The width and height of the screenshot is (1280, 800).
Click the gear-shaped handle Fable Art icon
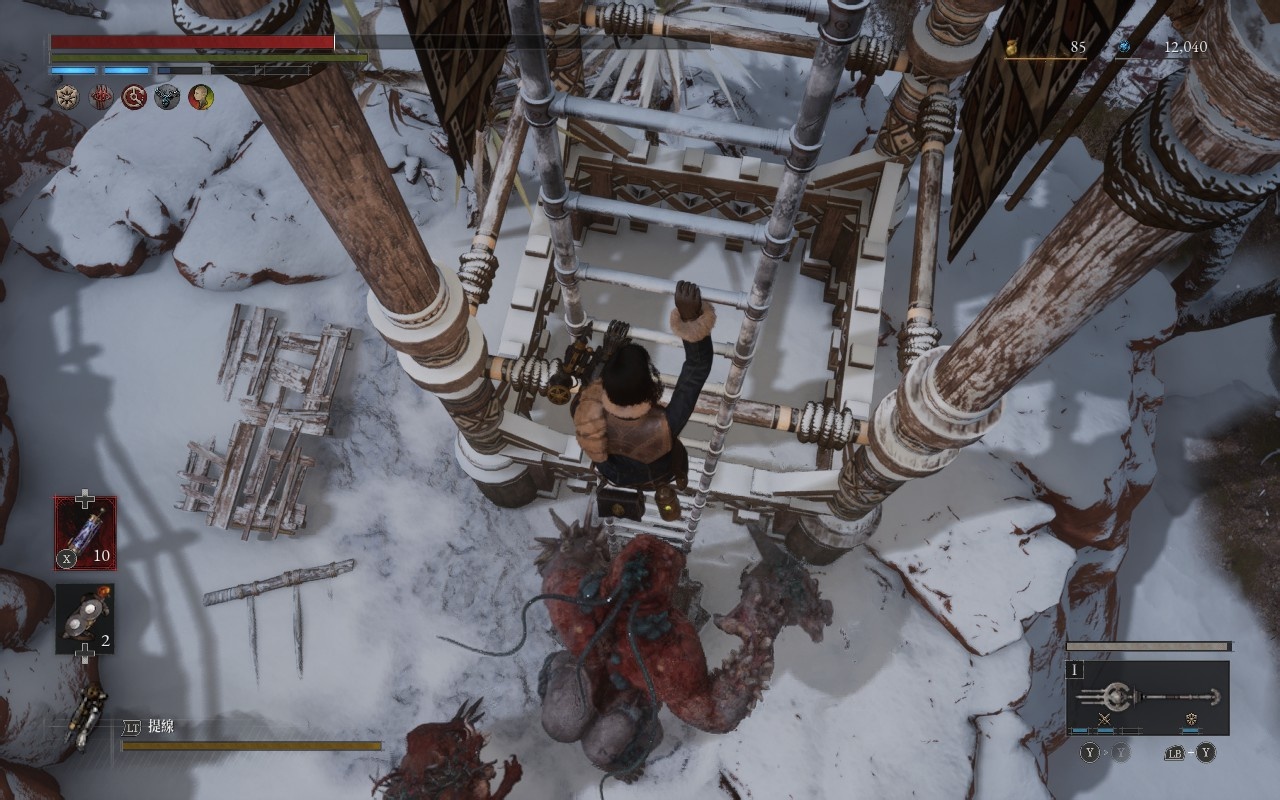coord(1191,719)
